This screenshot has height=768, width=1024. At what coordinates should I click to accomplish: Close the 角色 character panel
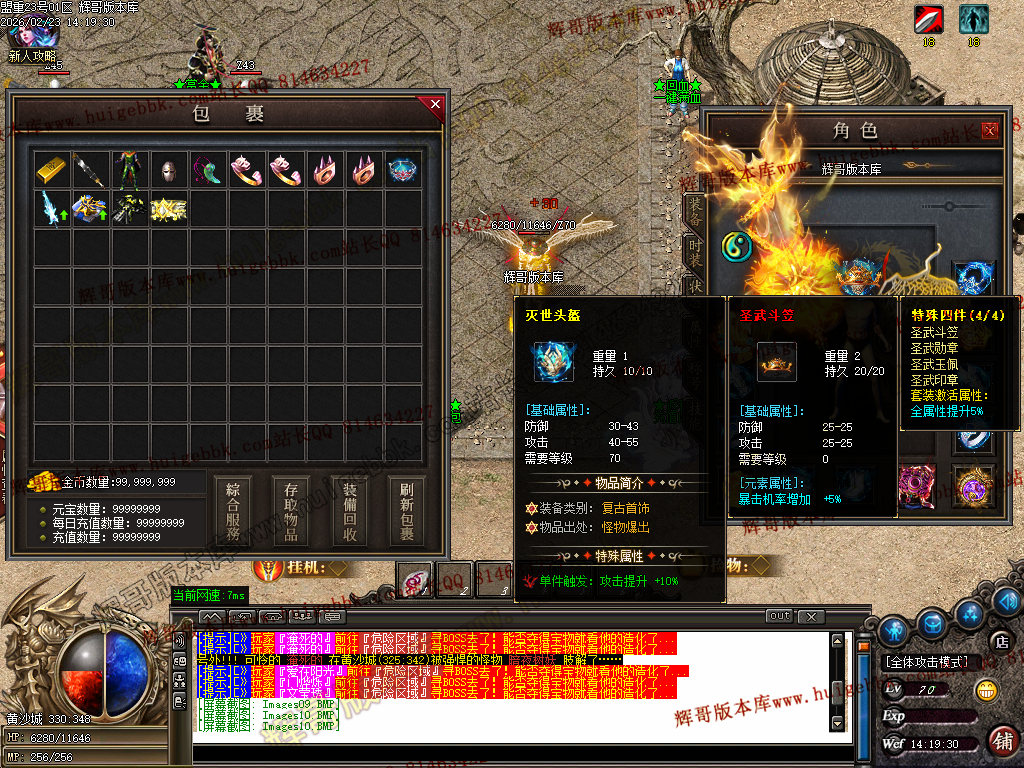(990, 129)
